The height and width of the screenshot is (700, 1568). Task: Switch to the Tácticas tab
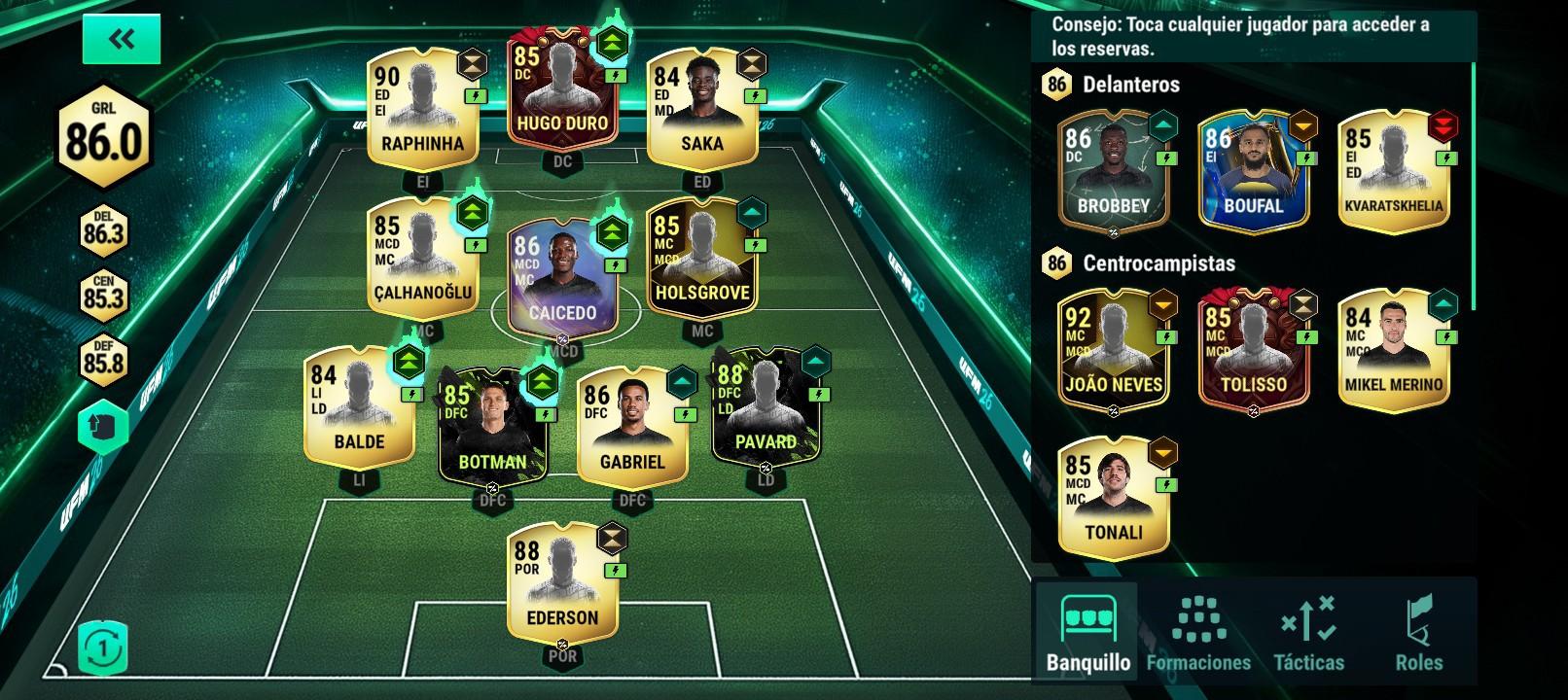tap(1308, 633)
